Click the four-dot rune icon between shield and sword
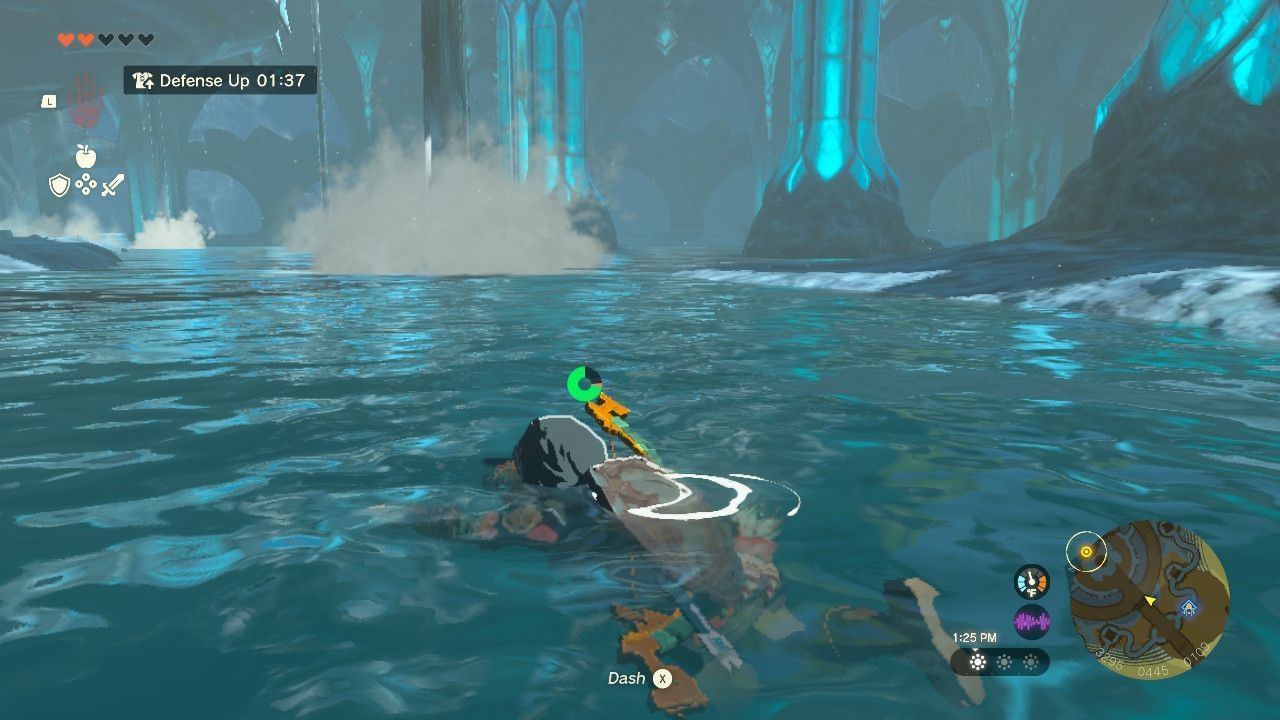The width and height of the screenshot is (1280, 720). 86,183
